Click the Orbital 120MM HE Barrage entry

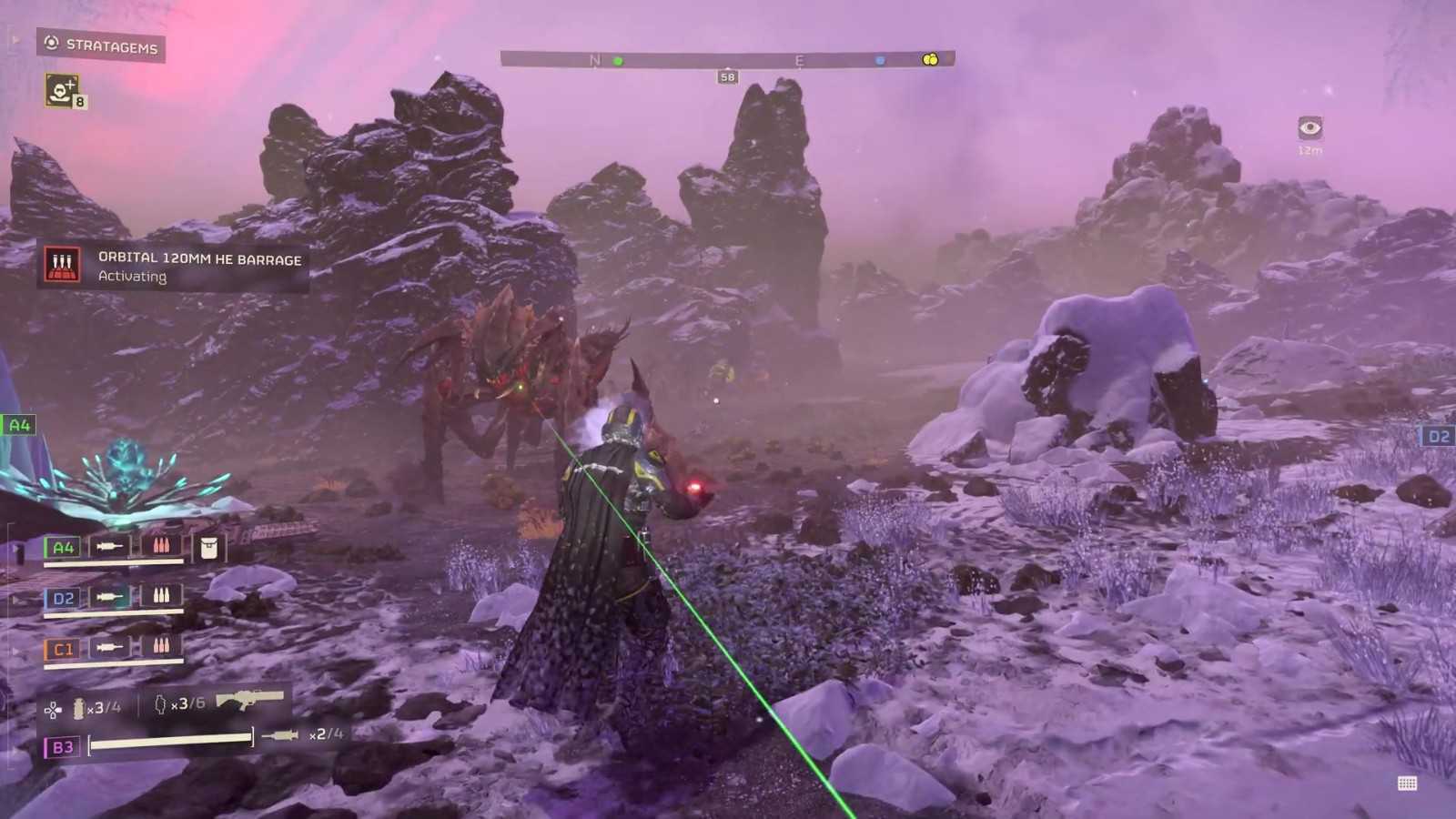point(173,267)
